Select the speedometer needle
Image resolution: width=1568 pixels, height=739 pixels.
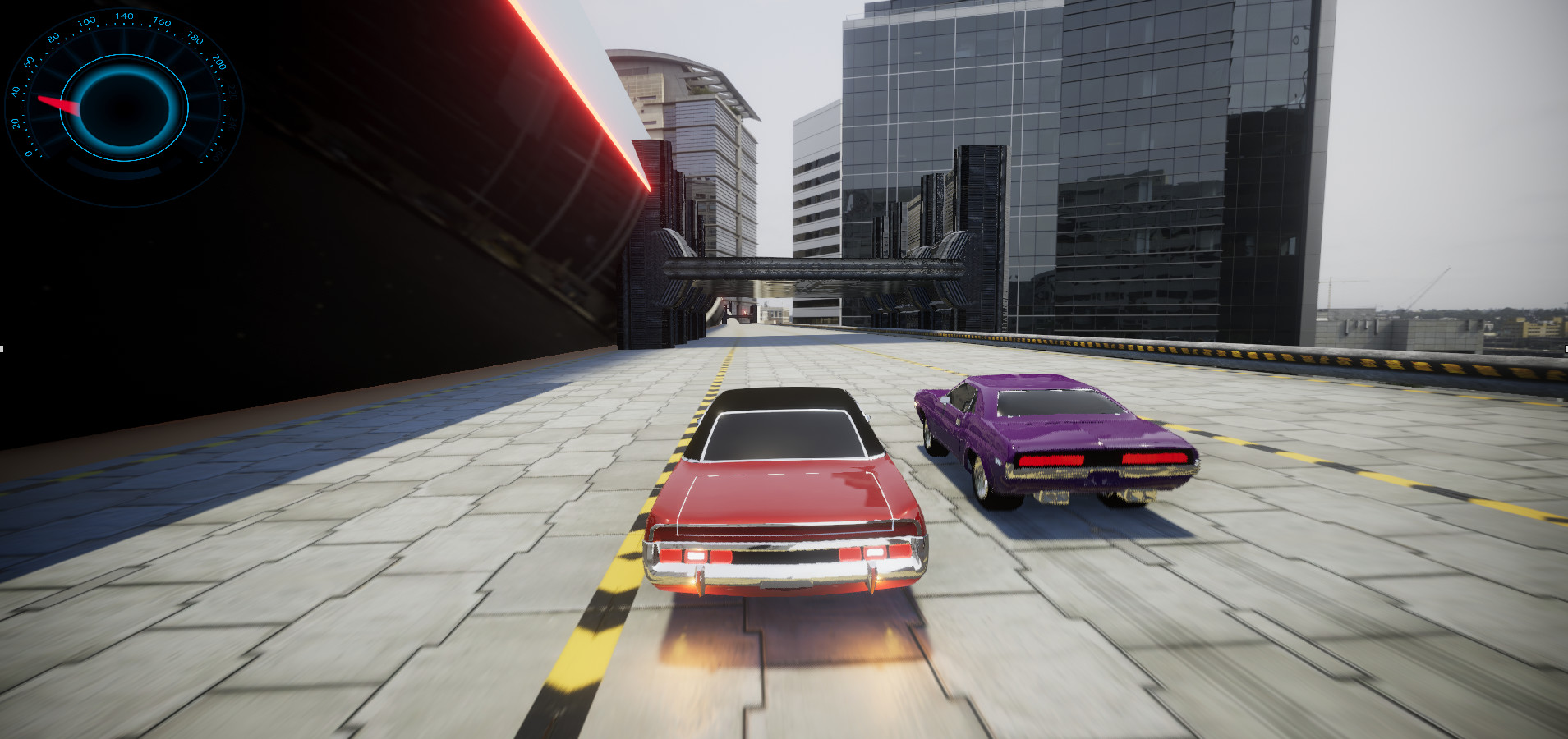[x=59, y=104]
